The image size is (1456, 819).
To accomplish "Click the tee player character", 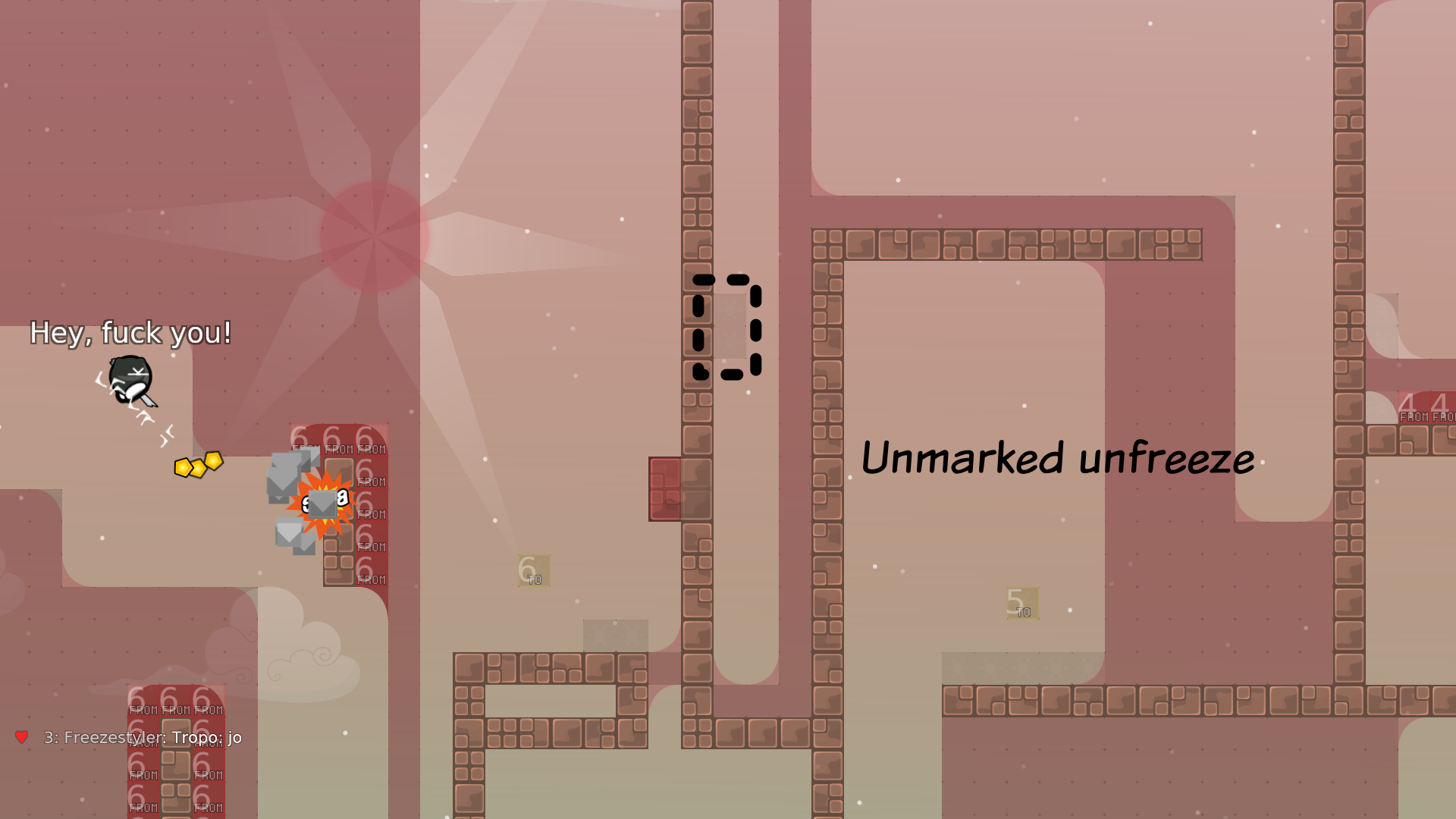I will 130,378.
